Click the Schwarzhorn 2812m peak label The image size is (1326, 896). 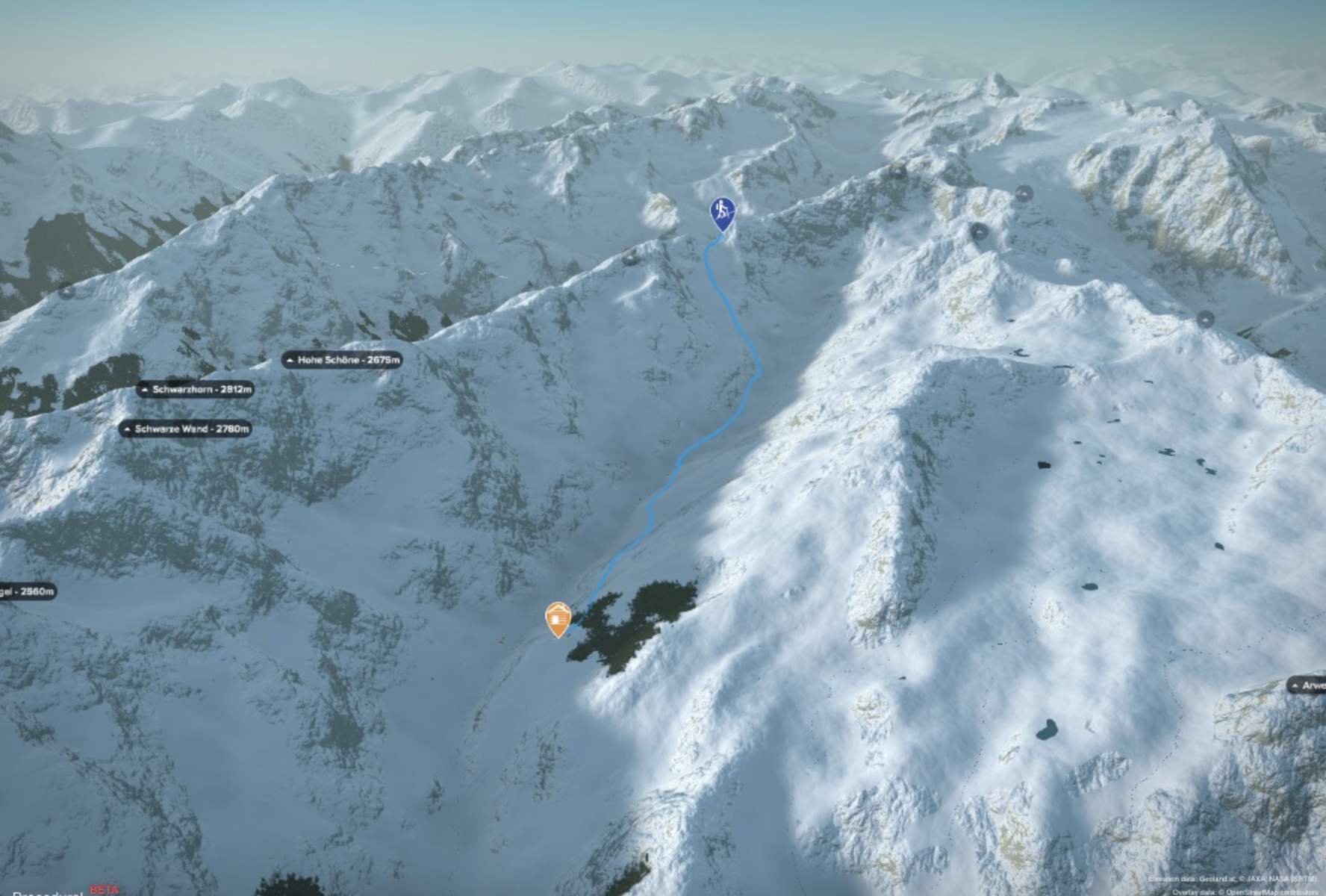(196, 389)
